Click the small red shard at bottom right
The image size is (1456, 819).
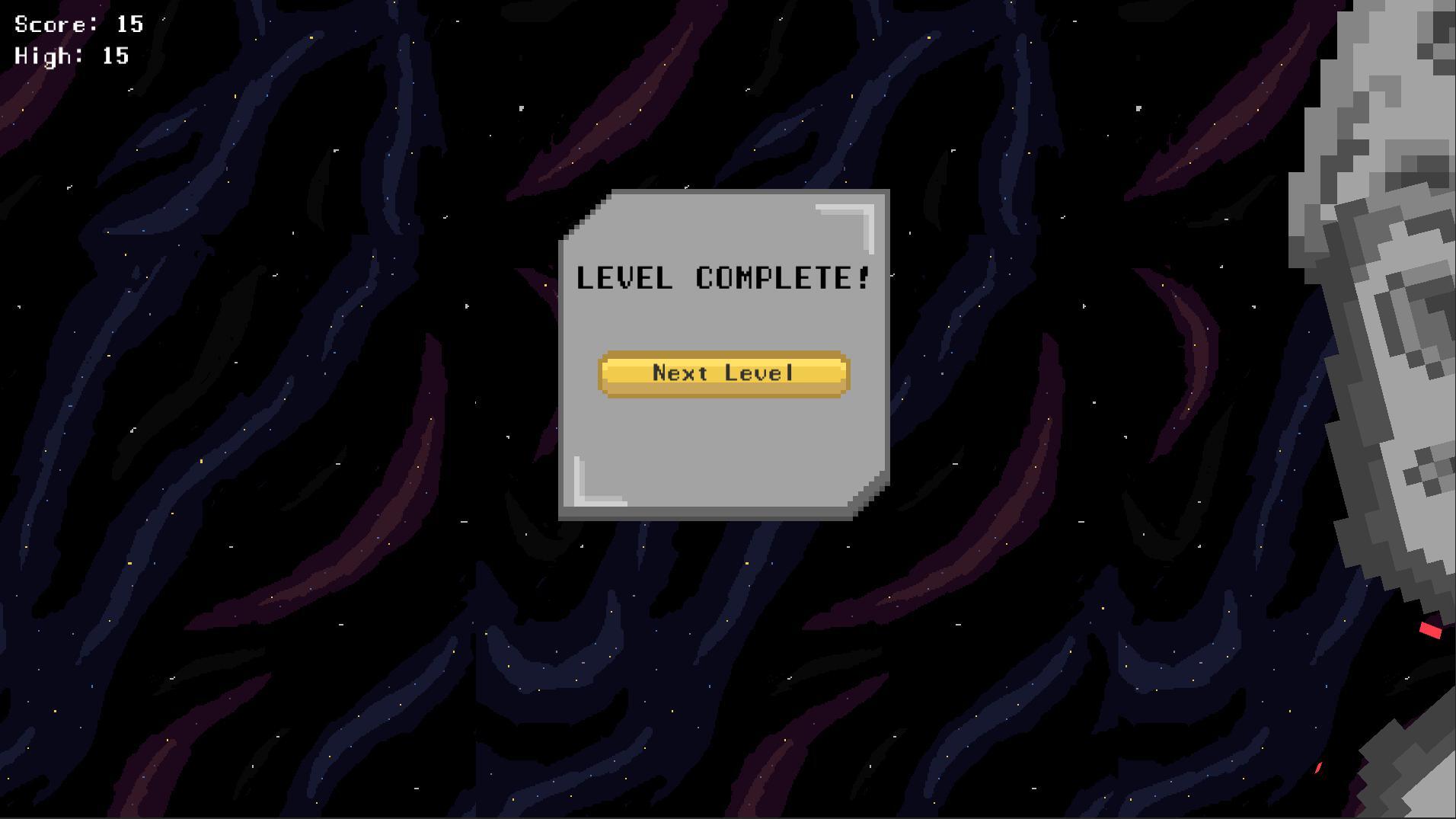pyautogui.click(x=1318, y=767)
